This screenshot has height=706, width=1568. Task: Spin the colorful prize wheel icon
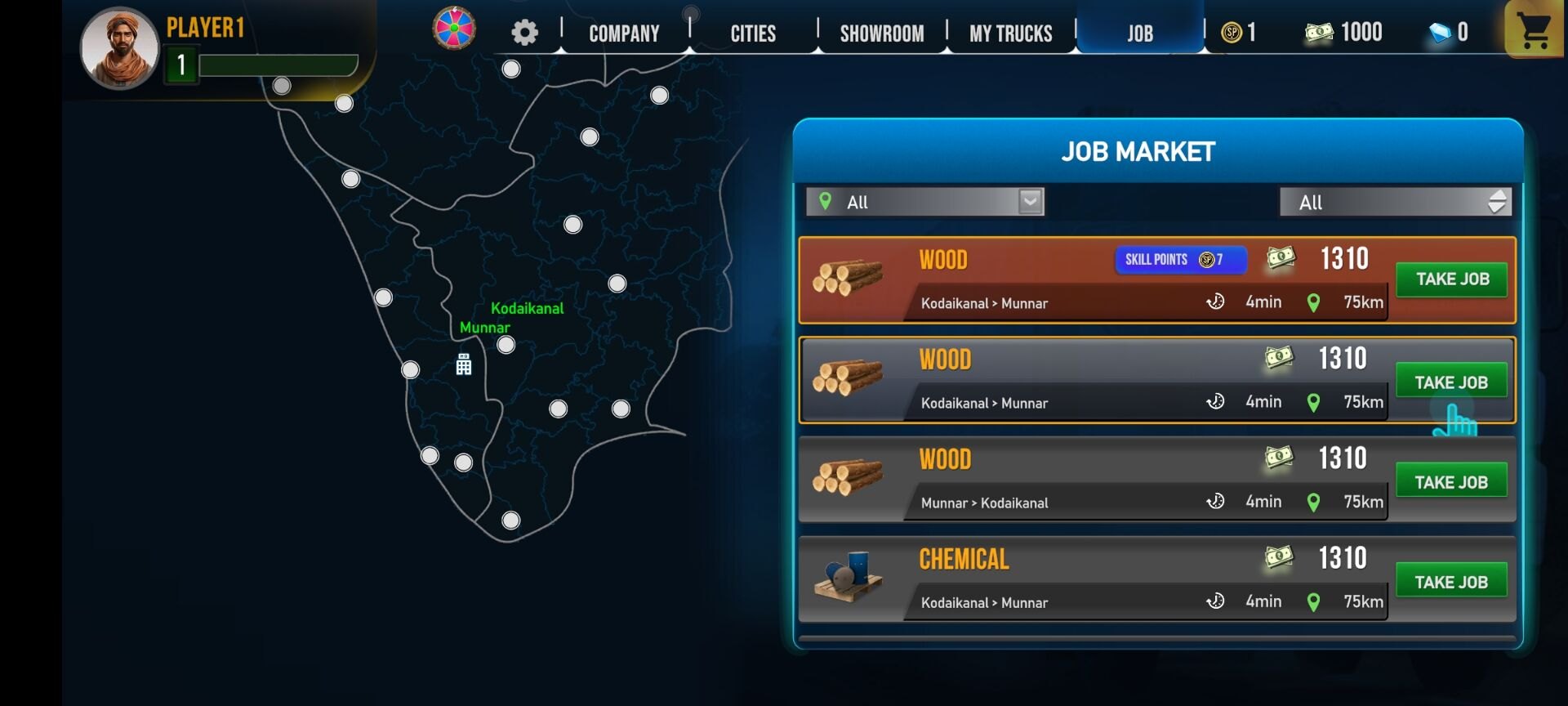(x=454, y=29)
